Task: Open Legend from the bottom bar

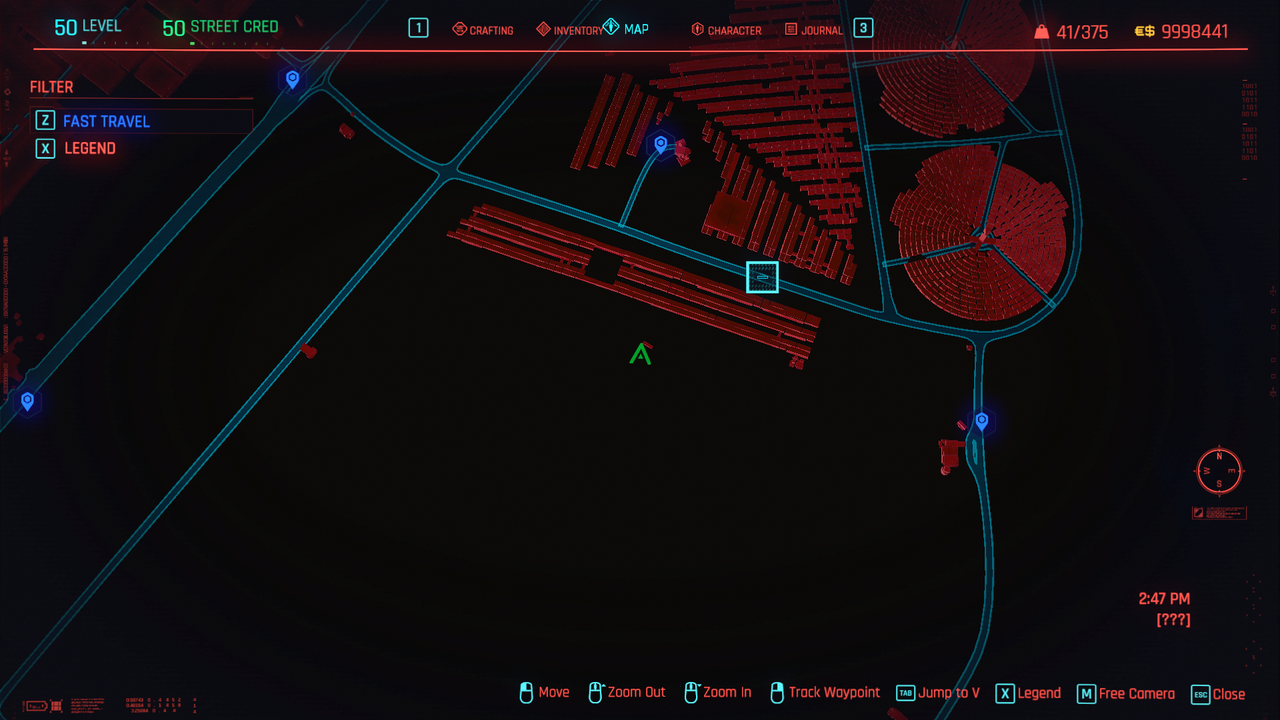Action: click(x=1028, y=693)
